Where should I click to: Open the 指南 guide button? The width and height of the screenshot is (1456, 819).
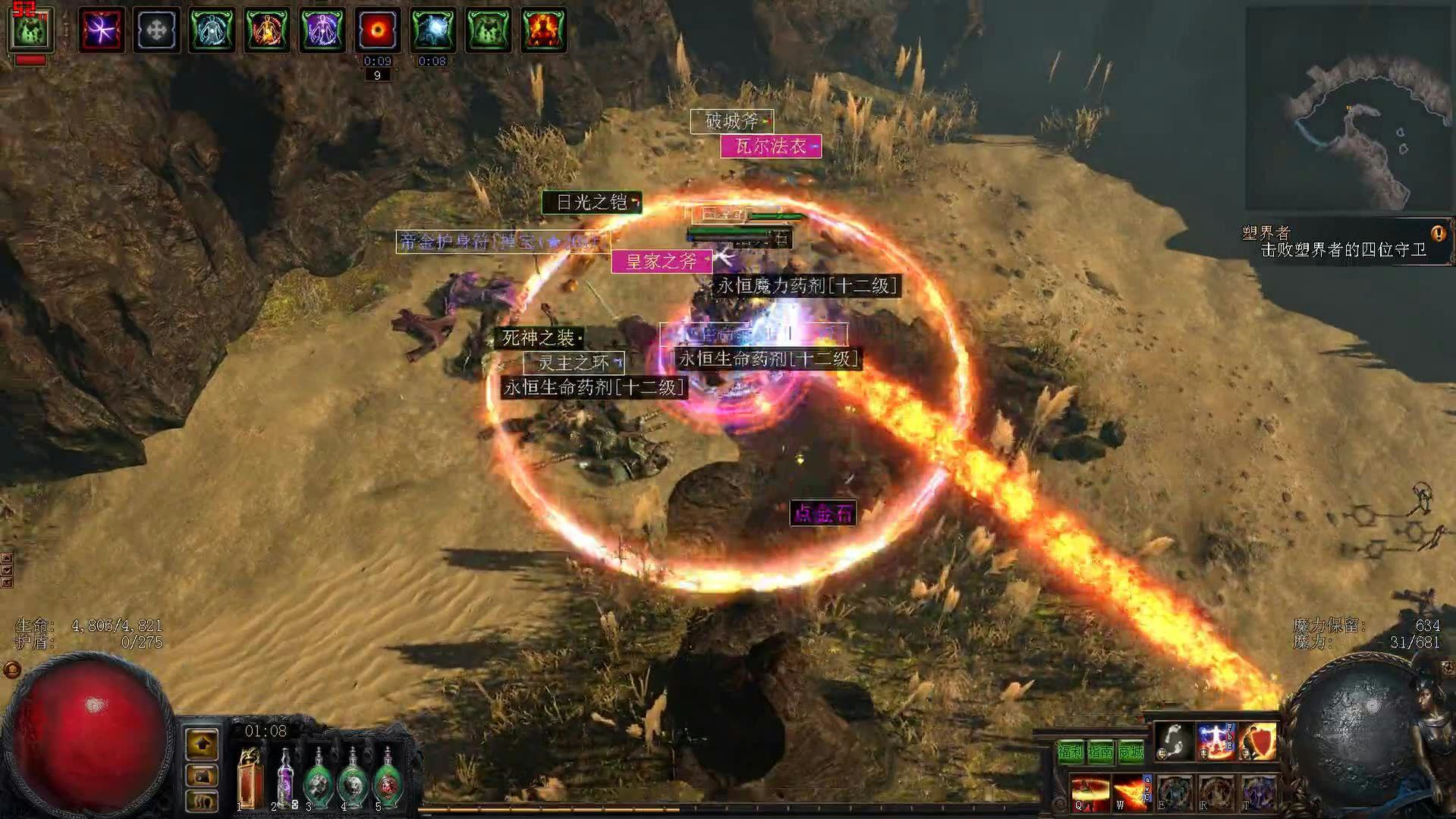1100,751
